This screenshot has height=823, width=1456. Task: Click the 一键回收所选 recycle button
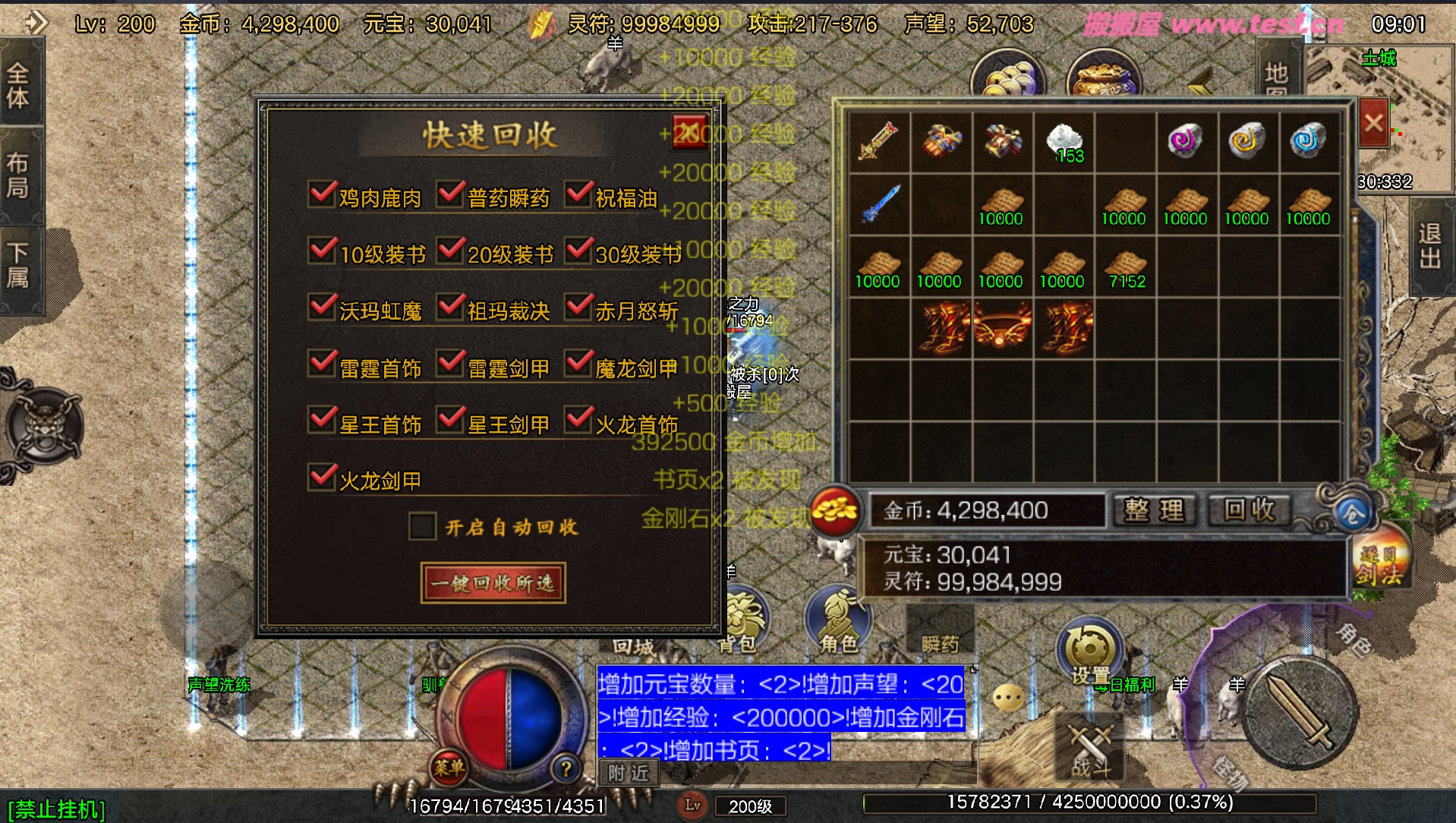493,583
